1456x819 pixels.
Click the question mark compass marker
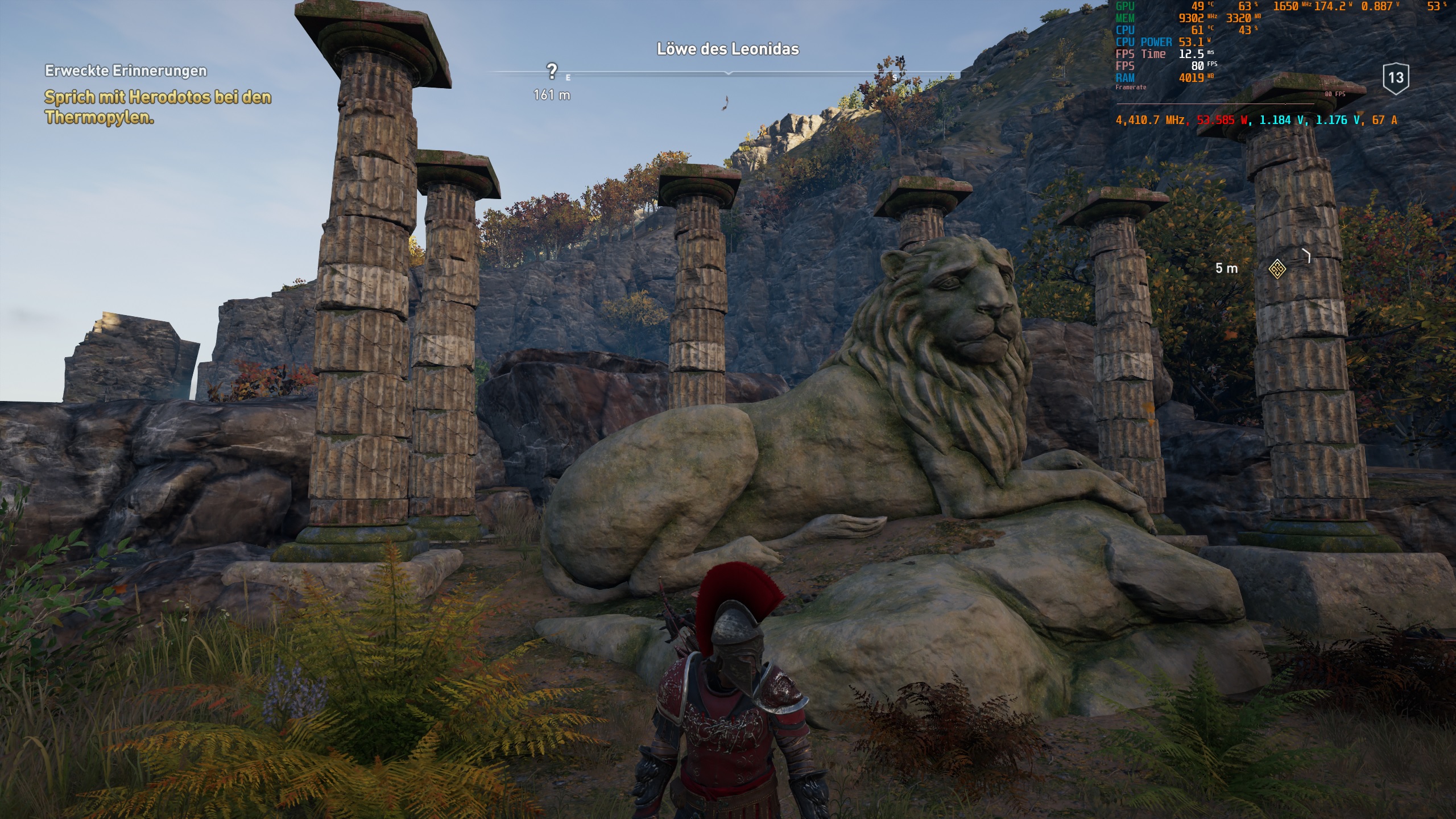(x=551, y=72)
